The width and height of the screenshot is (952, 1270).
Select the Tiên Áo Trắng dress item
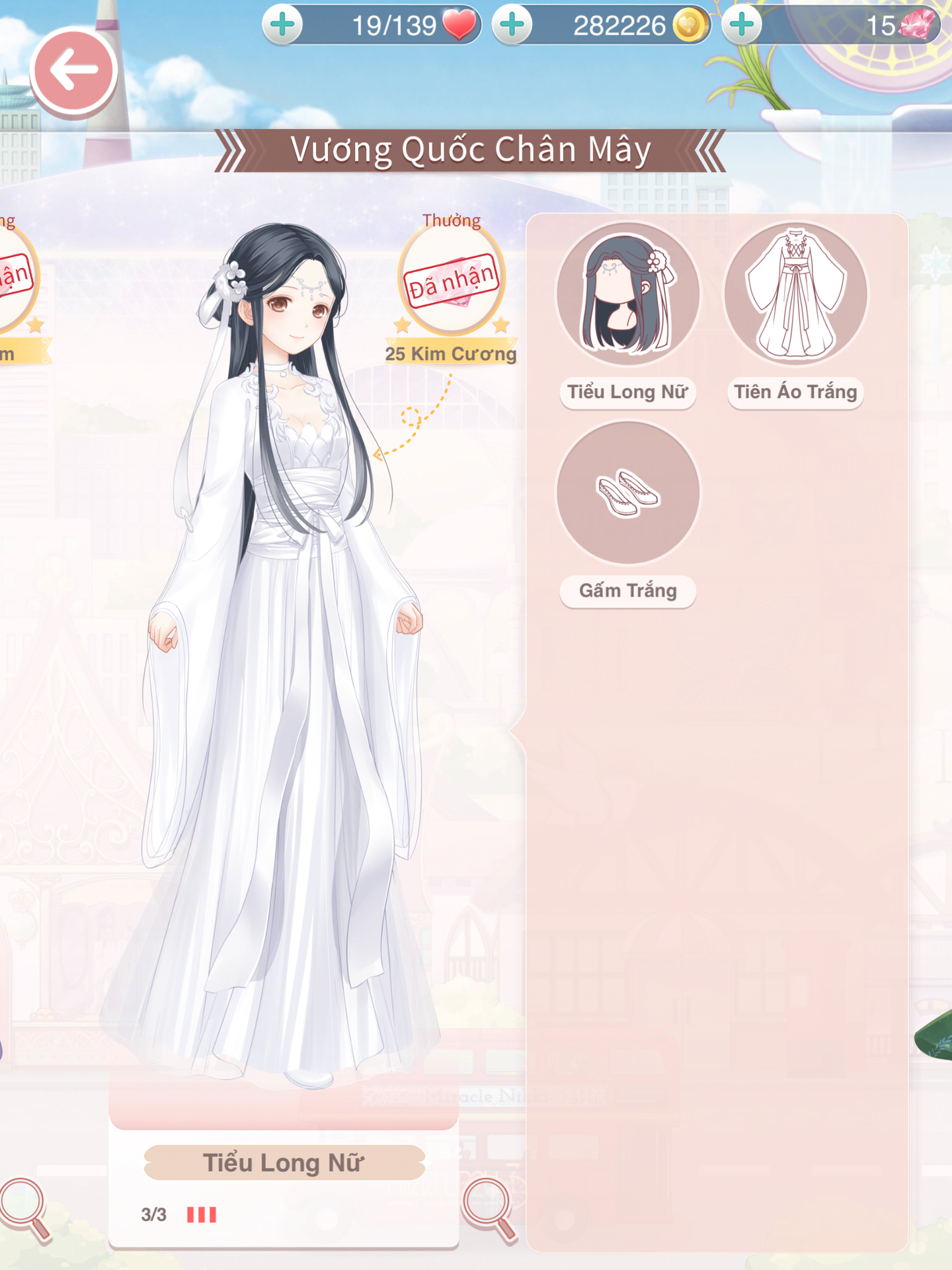[x=795, y=294]
